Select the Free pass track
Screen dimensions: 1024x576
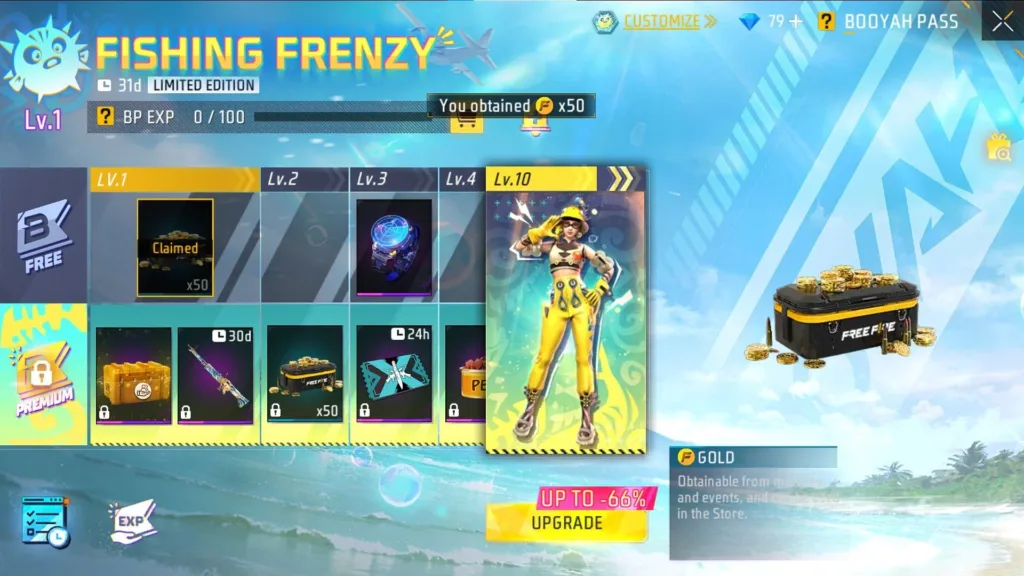point(44,237)
